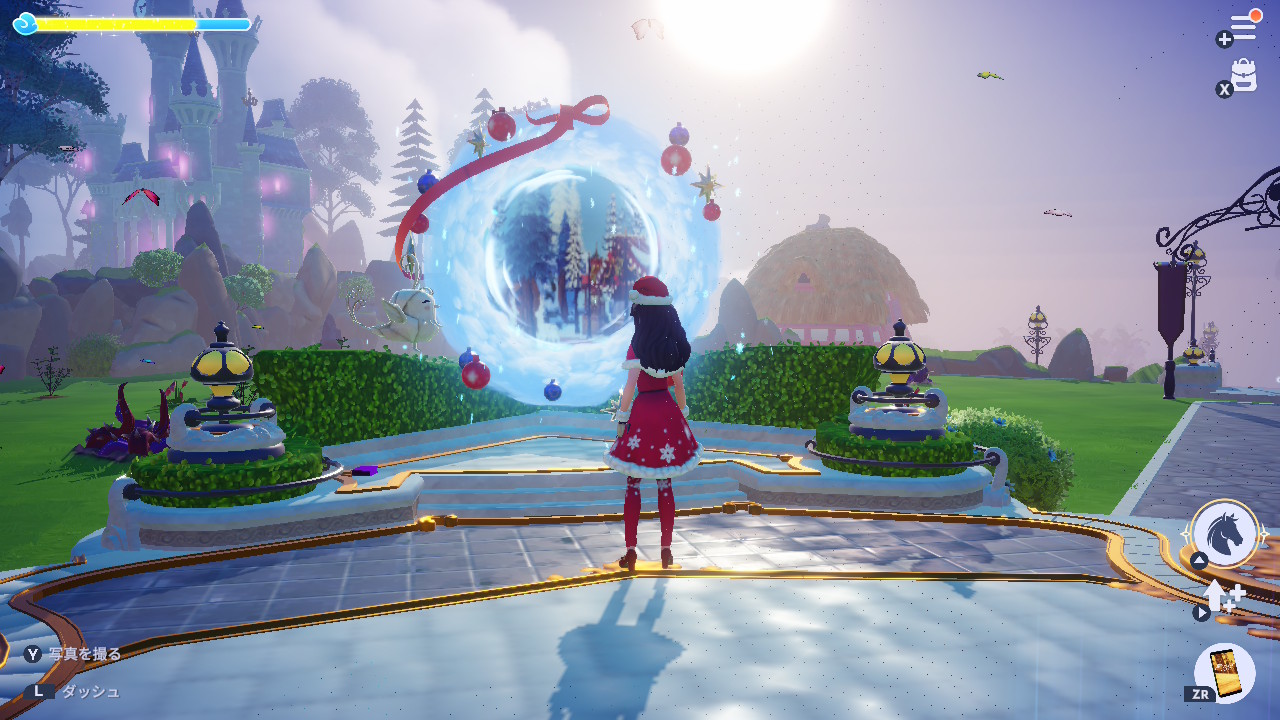Select the horse head mount icon

(x=1225, y=534)
